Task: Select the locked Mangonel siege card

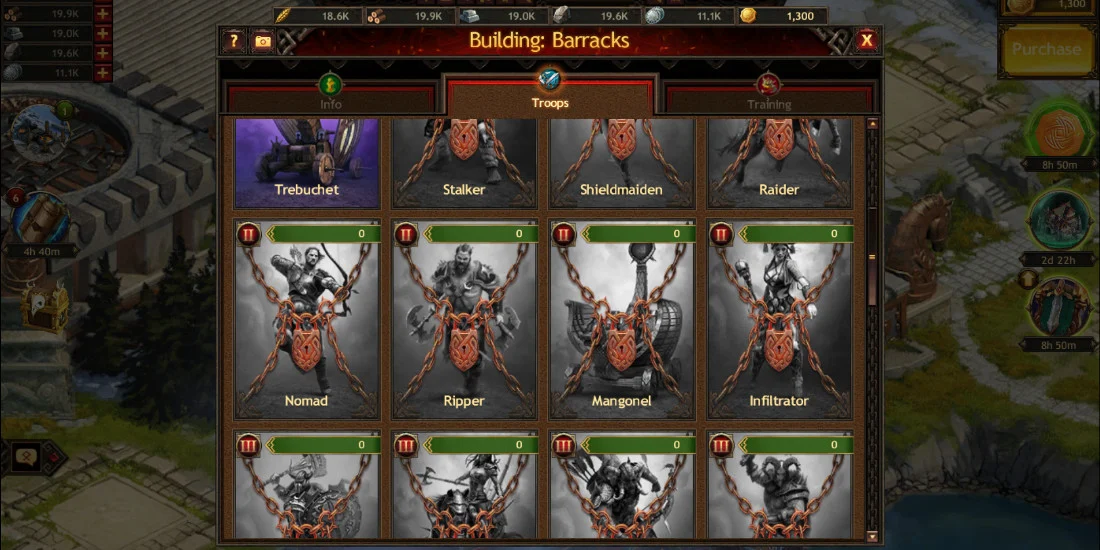Action: coord(621,320)
